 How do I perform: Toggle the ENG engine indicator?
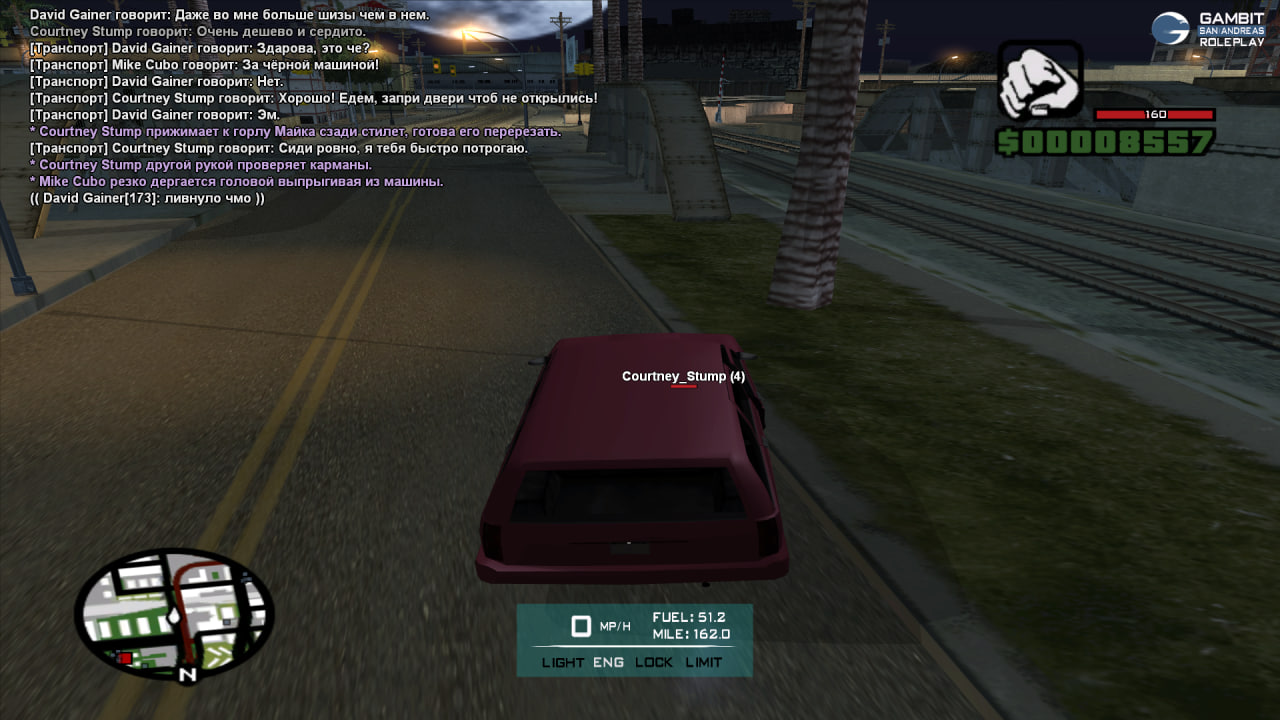pyautogui.click(x=608, y=662)
